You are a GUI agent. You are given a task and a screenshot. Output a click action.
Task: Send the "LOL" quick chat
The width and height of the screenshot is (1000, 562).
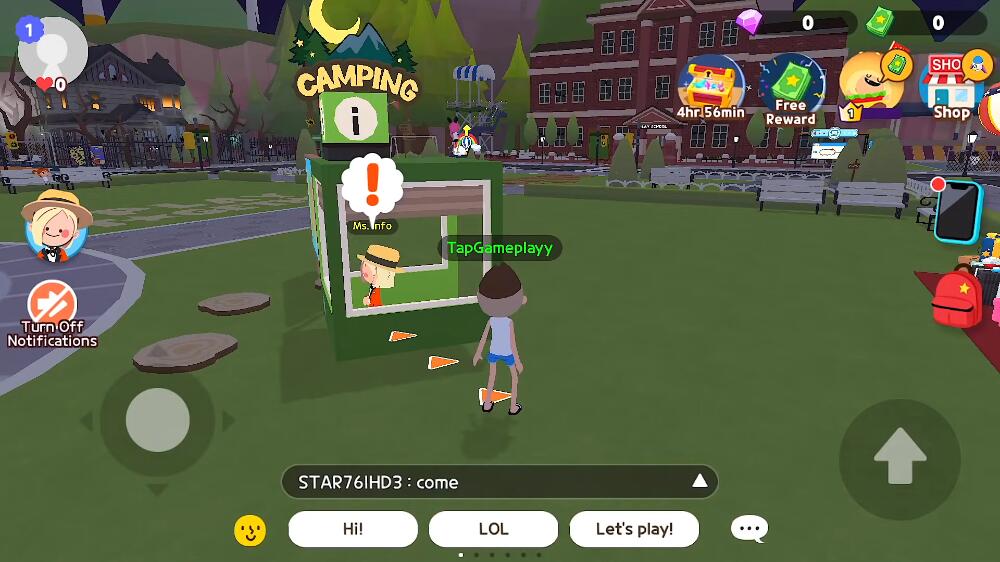coord(493,529)
